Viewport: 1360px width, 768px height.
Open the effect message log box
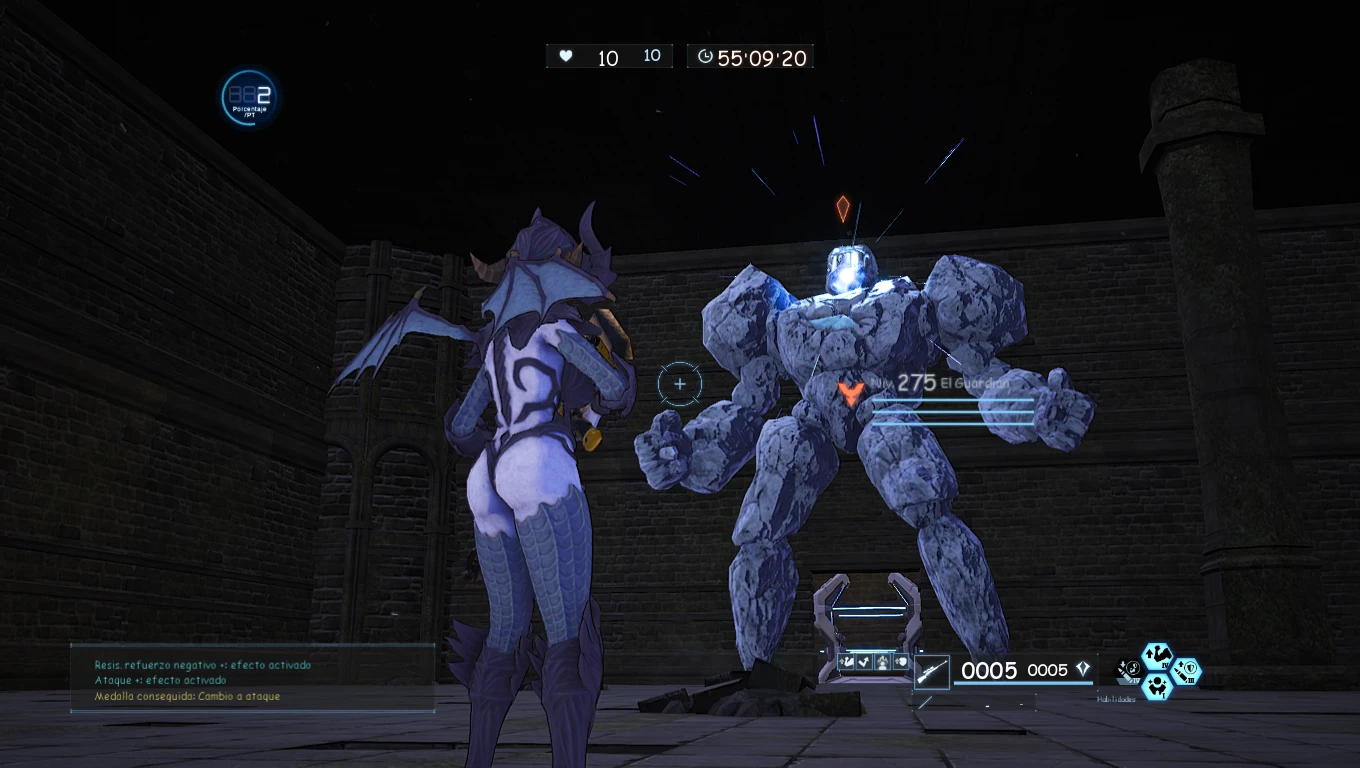point(252,679)
